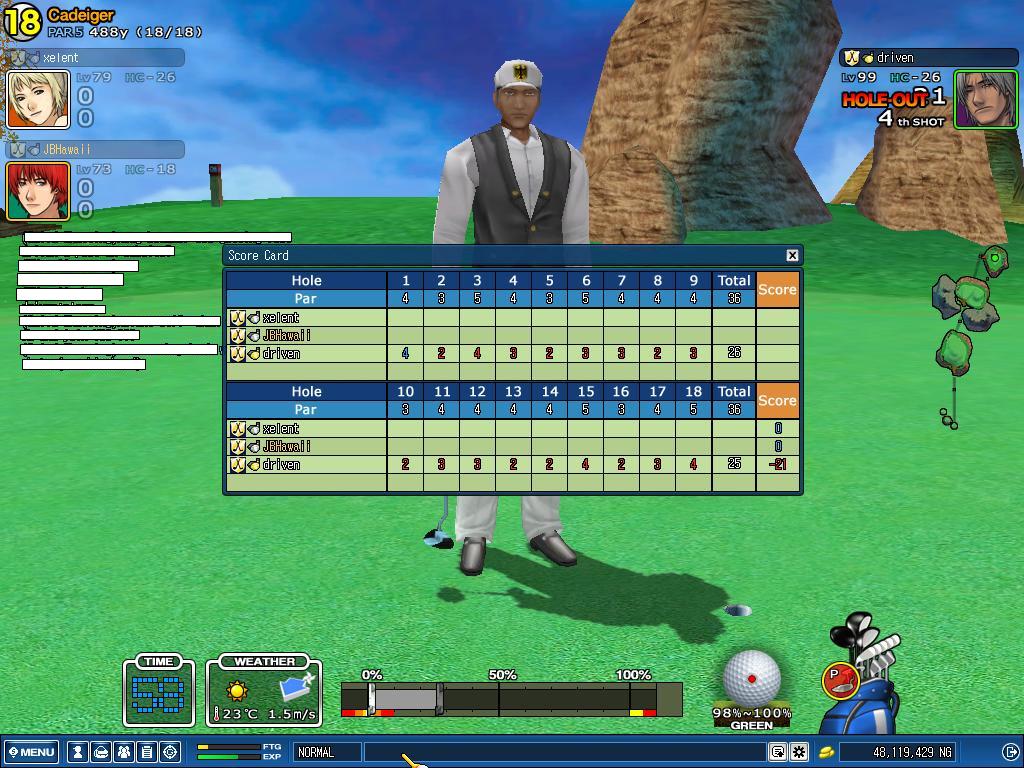Click the chat input field
The width and height of the screenshot is (1024, 768).
click(x=565, y=752)
